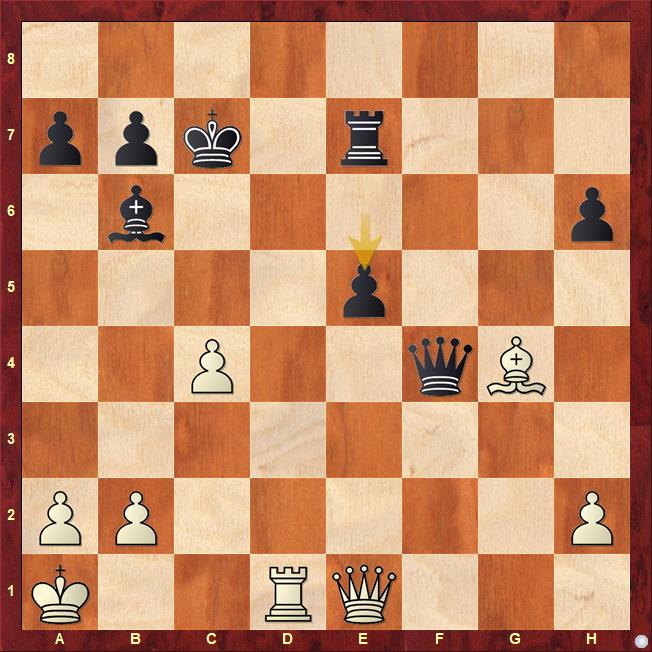Select the black pawn on h6
Screen dimensions: 652x652
click(x=592, y=213)
